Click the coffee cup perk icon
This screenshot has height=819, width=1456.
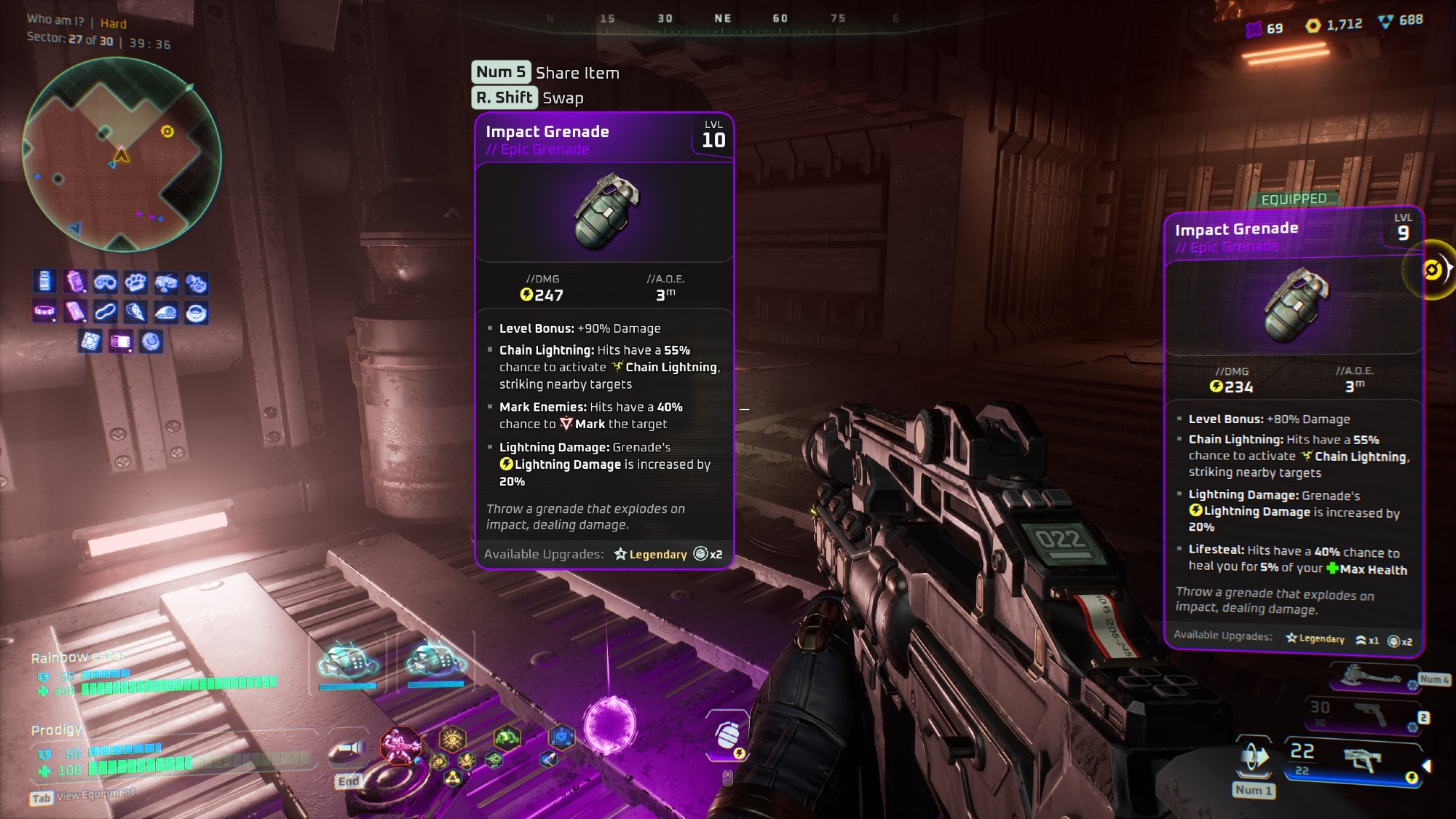click(197, 314)
